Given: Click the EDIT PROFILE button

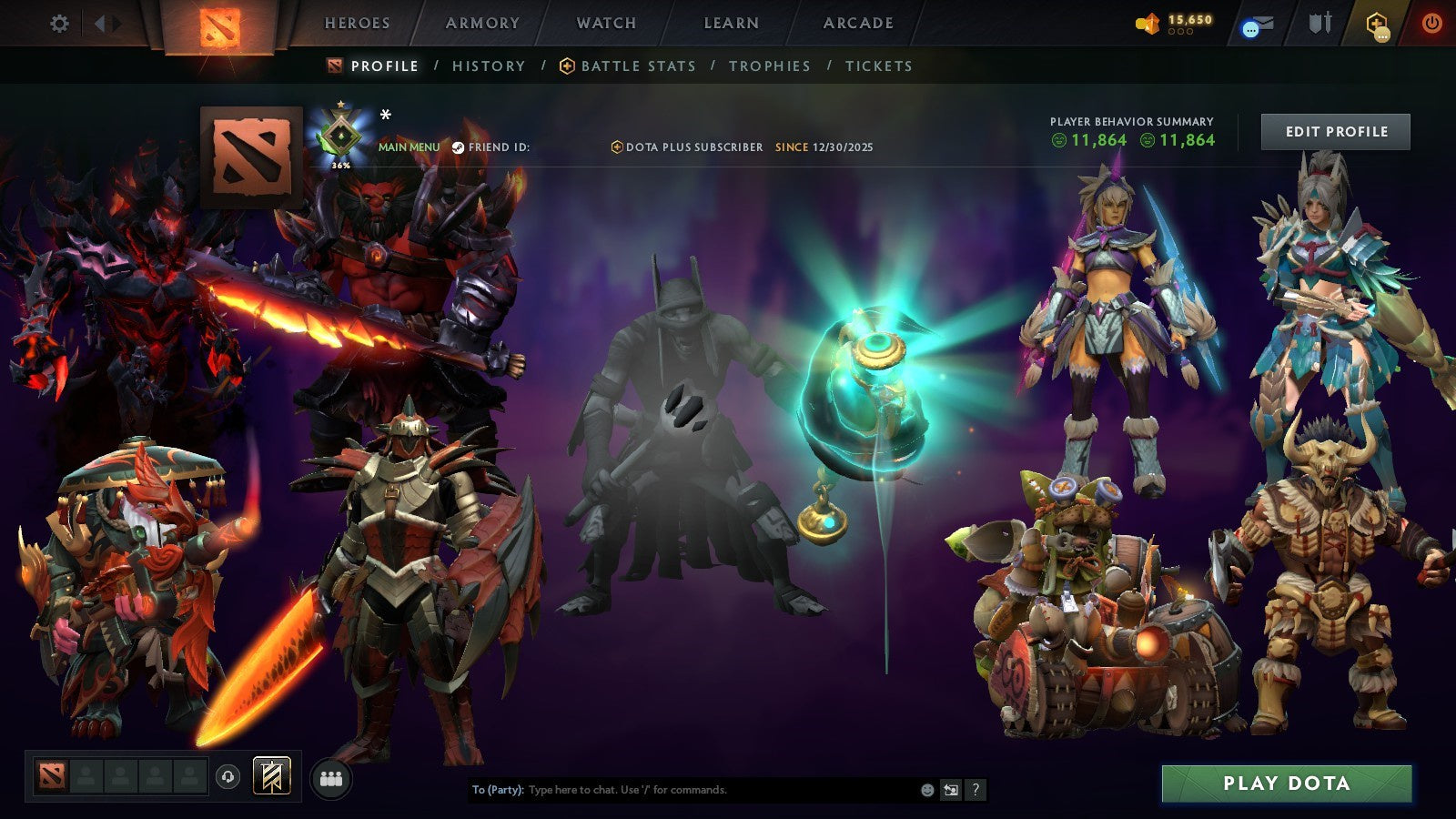Looking at the screenshot, I should [x=1335, y=131].
